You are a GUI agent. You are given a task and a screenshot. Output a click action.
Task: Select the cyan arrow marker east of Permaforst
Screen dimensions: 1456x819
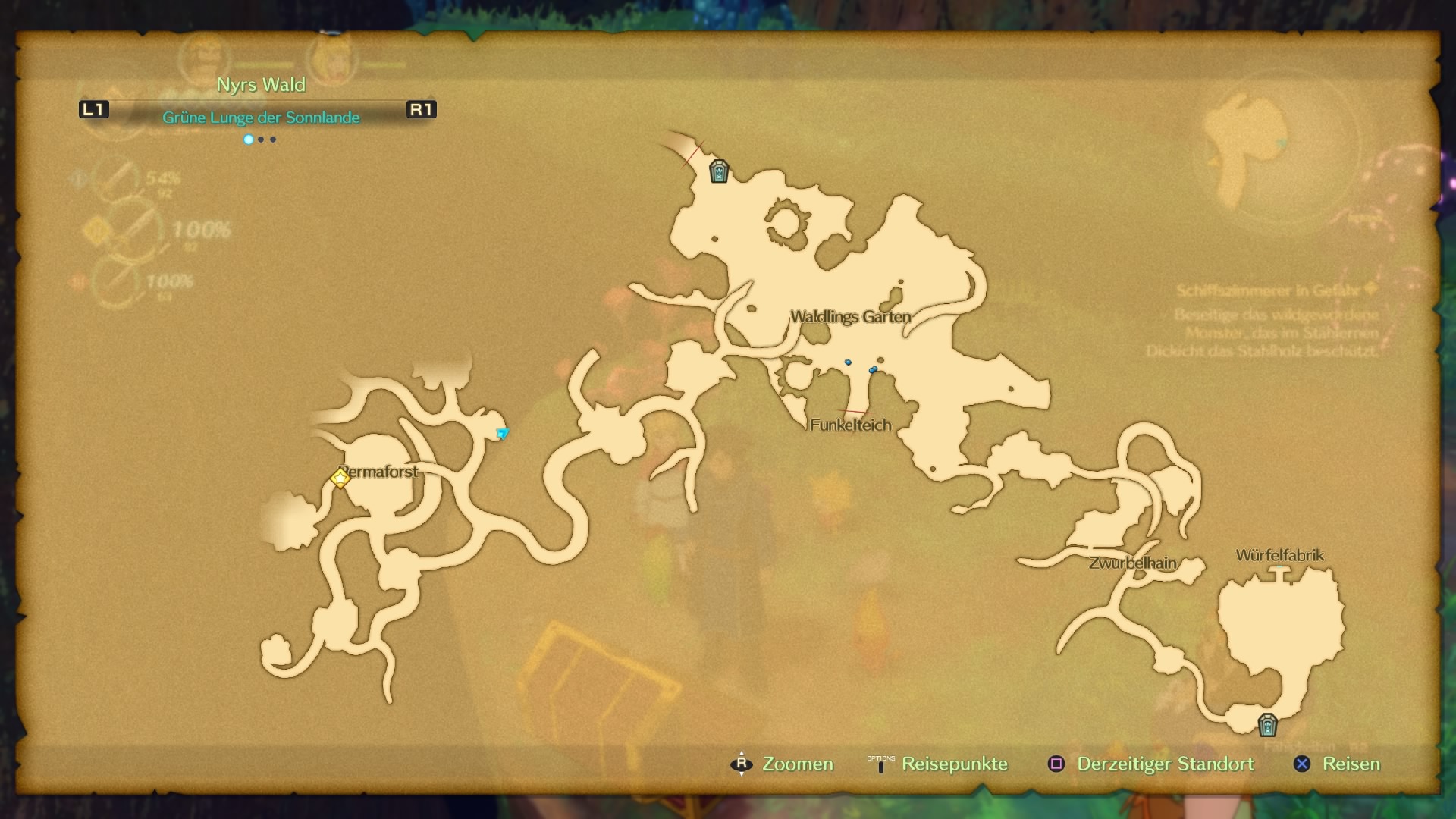(x=502, y=433)
